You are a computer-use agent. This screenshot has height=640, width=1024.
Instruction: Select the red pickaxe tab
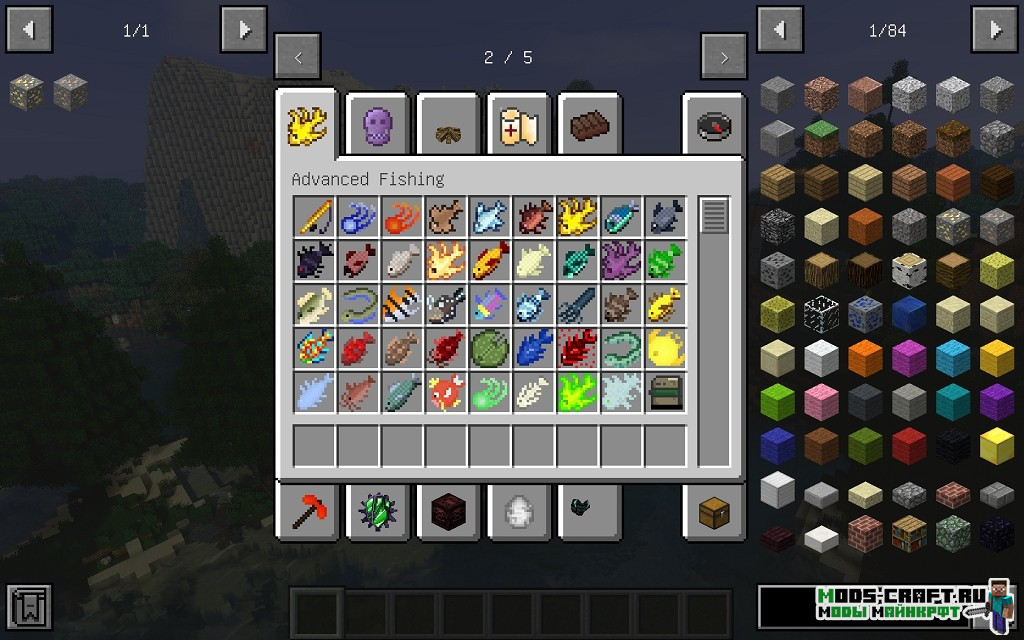[307, 512]
